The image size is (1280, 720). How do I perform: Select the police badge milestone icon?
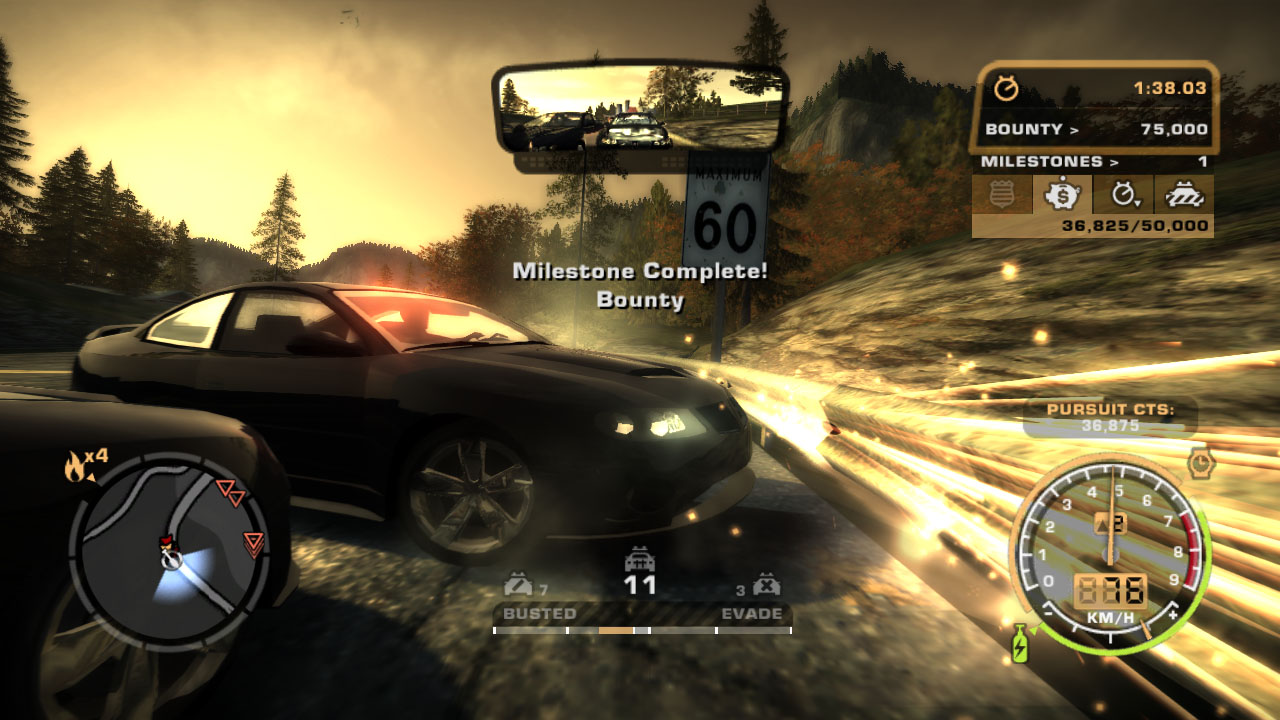[x=1002, y=195]
